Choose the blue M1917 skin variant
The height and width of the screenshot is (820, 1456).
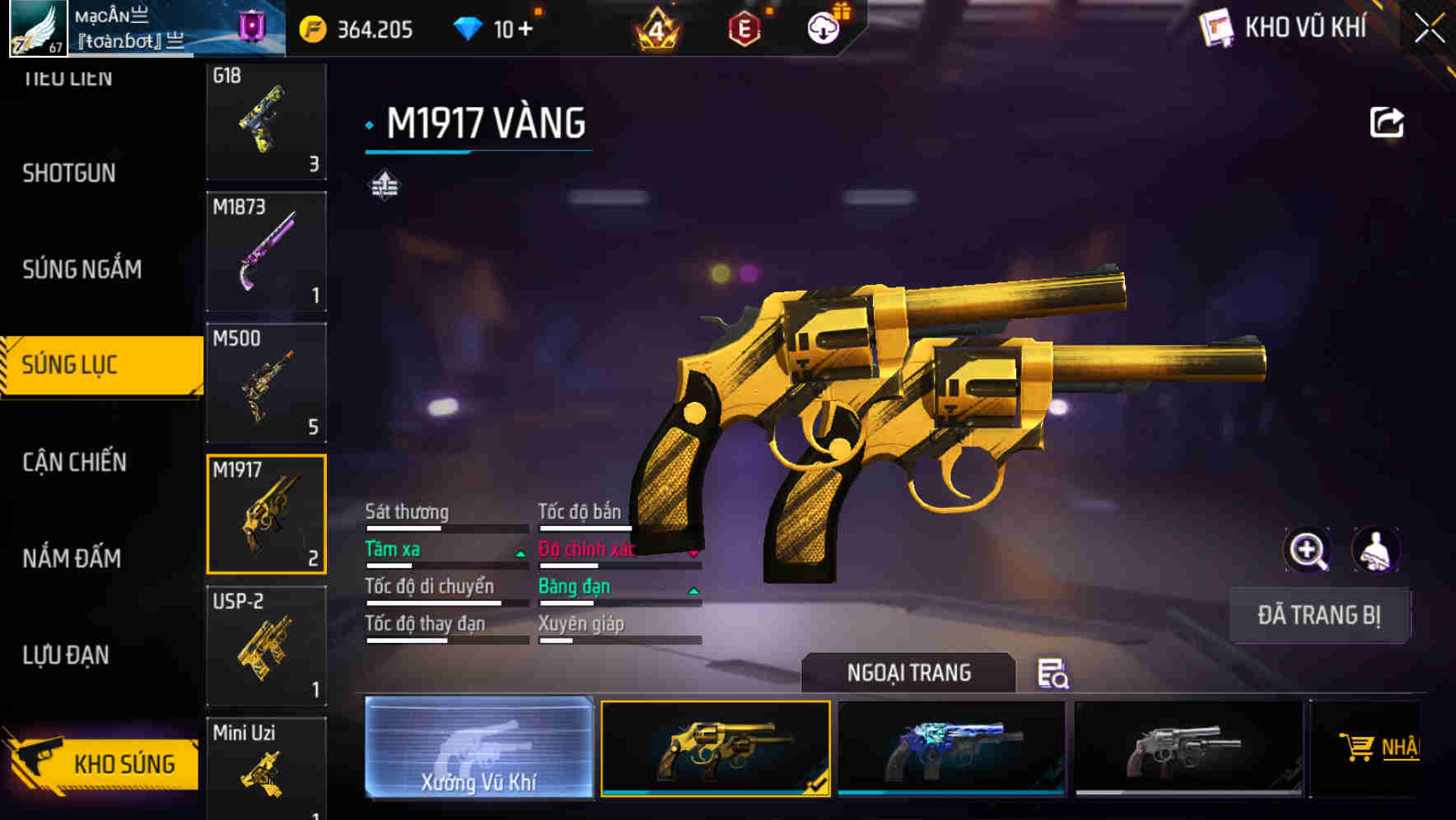point(951,748)
